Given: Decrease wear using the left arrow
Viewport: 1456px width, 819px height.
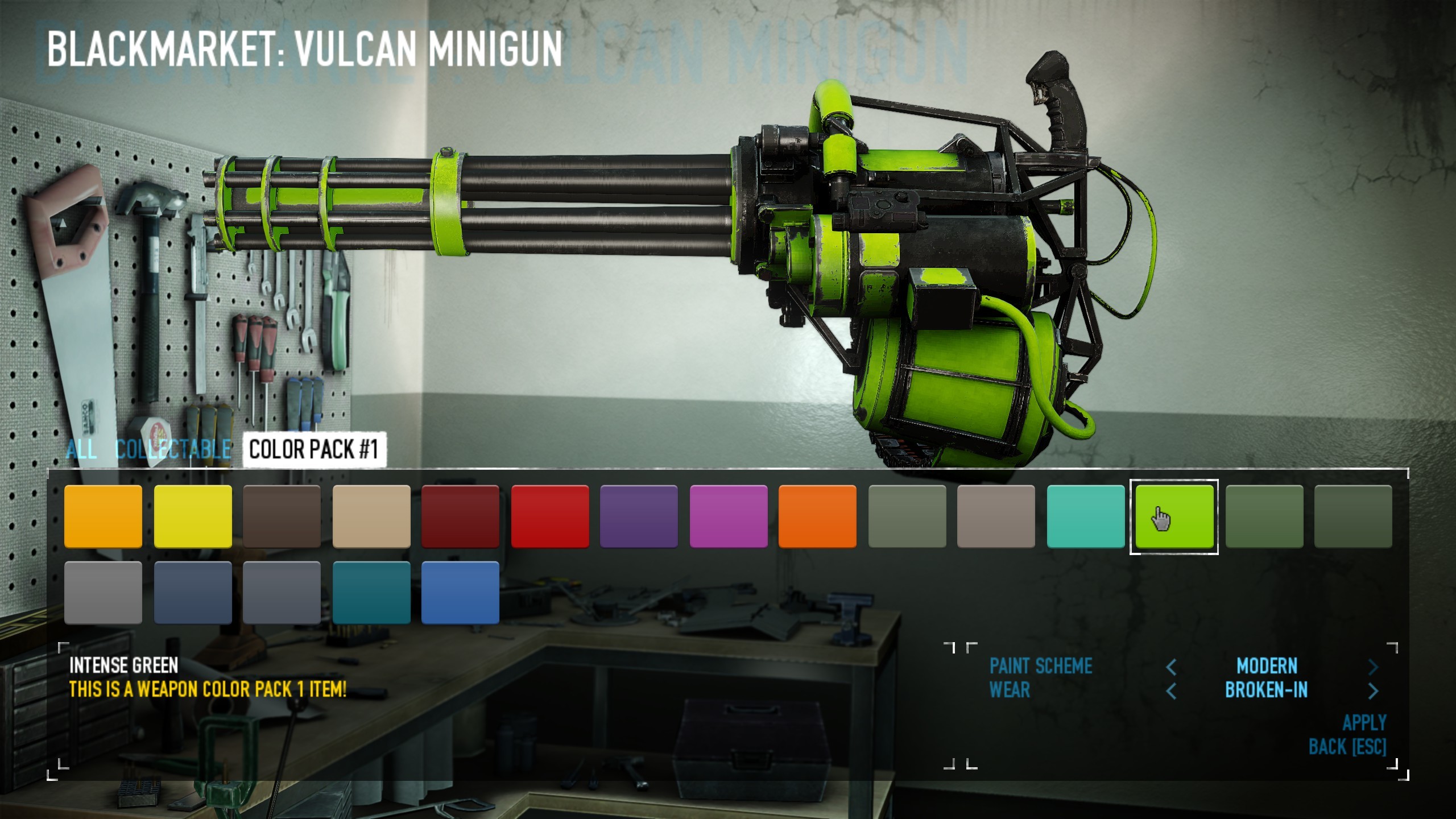Looking at the screenshot, I should 1173,690.
